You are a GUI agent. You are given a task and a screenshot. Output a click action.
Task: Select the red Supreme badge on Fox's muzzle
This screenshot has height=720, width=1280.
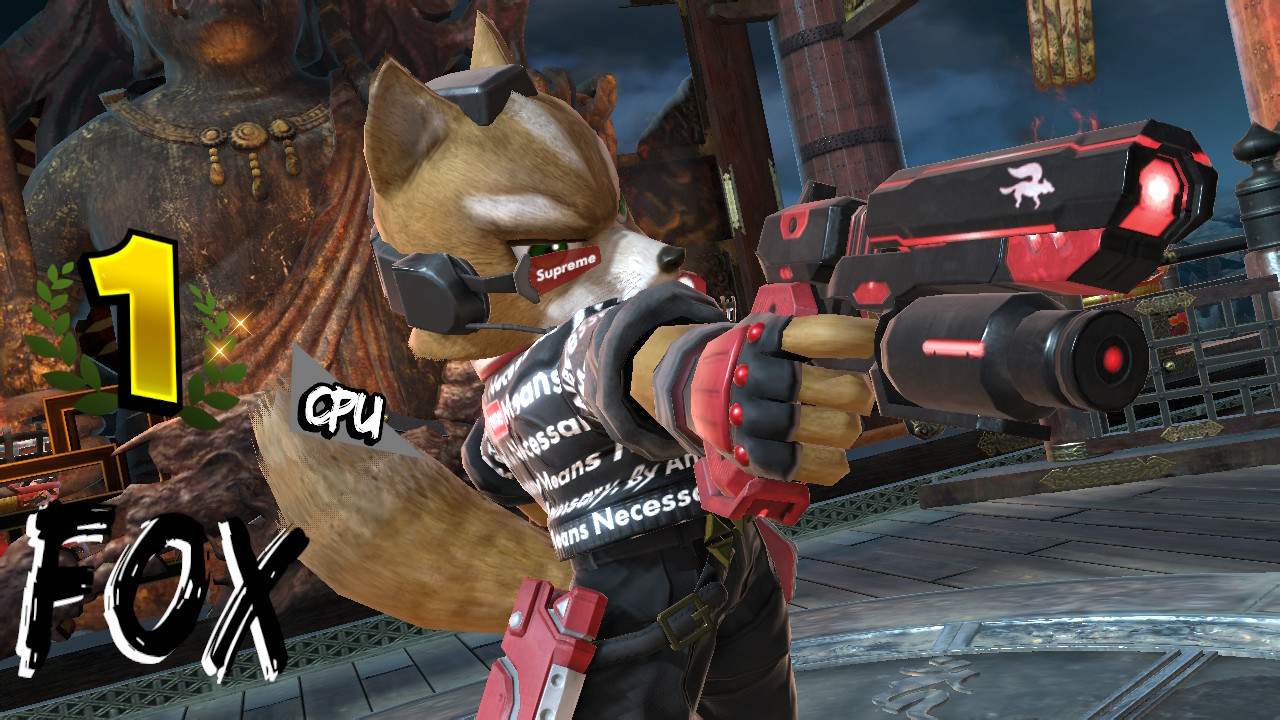coord(563,268)
